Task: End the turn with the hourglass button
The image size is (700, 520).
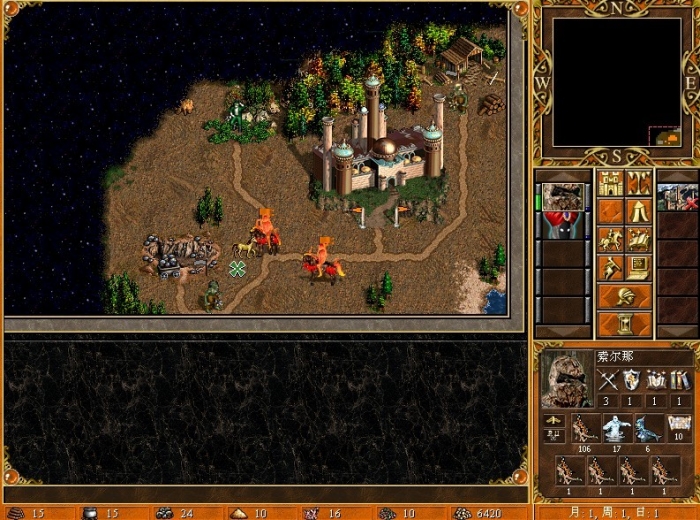Action: (x=624, y=324)
